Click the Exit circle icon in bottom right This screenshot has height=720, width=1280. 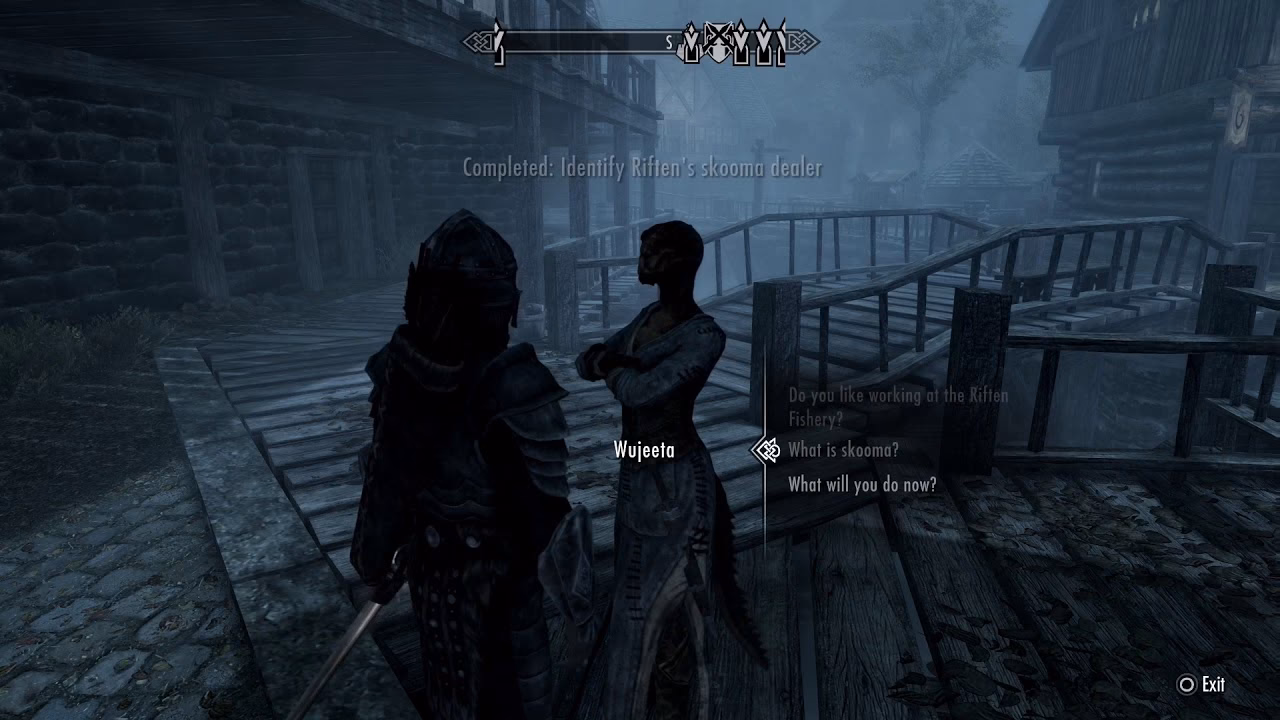pyautogui.click(x=1187, y=686)
